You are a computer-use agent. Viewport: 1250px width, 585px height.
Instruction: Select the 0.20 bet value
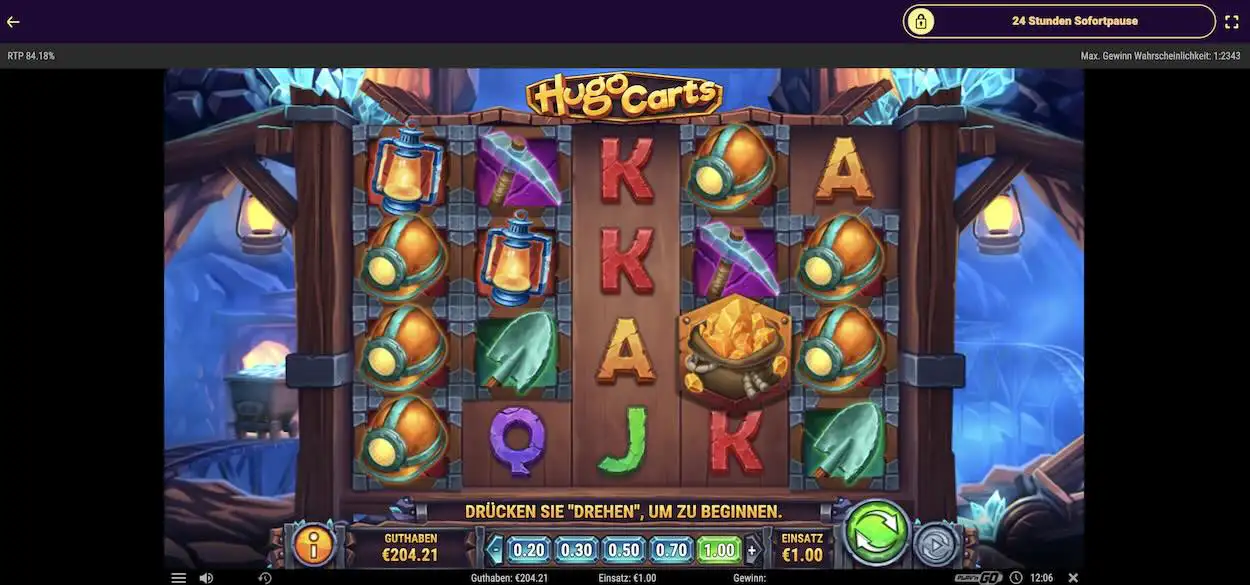tap(529, 549)
